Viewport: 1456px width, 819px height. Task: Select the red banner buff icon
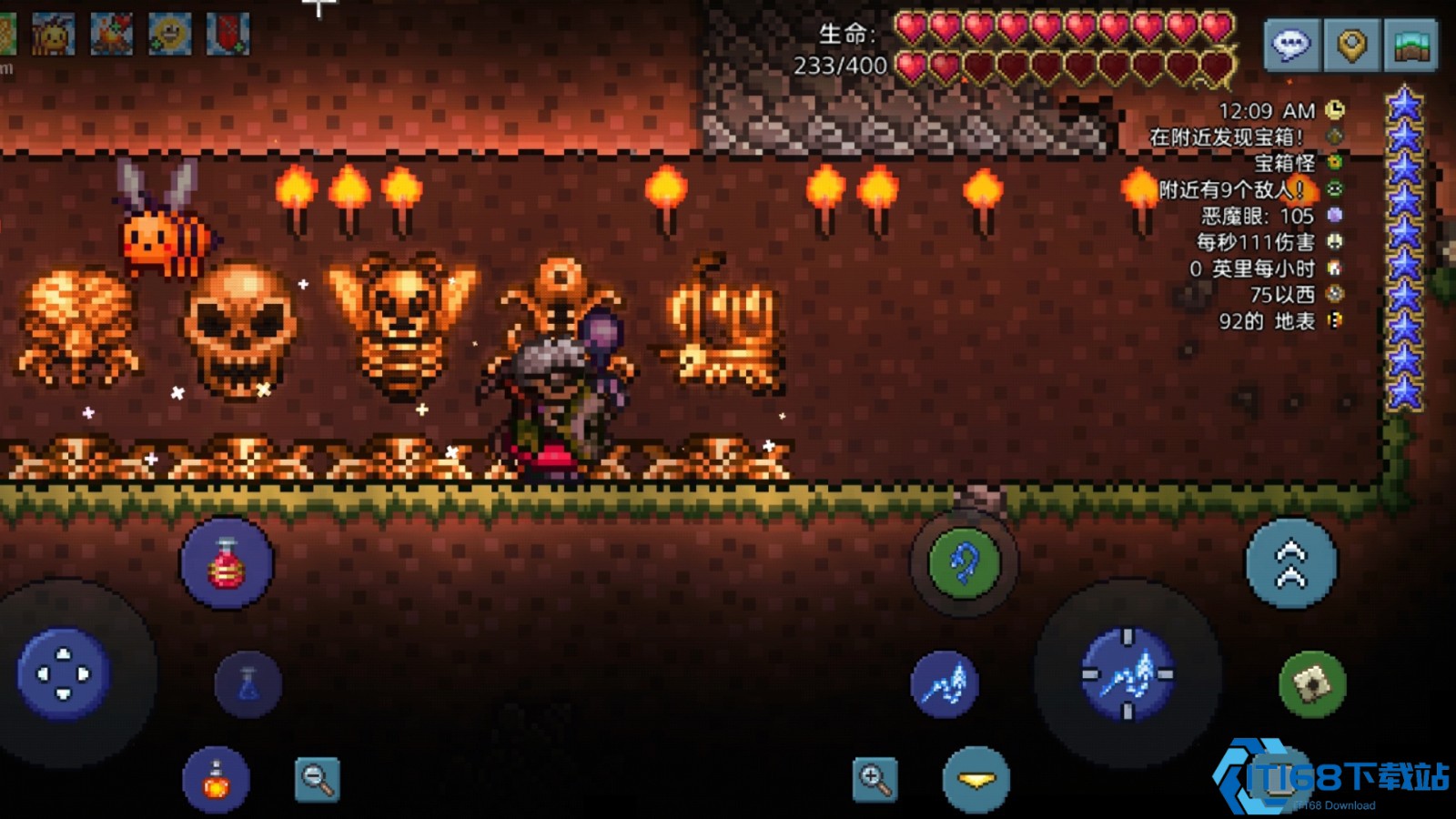[x=227, y=35]
